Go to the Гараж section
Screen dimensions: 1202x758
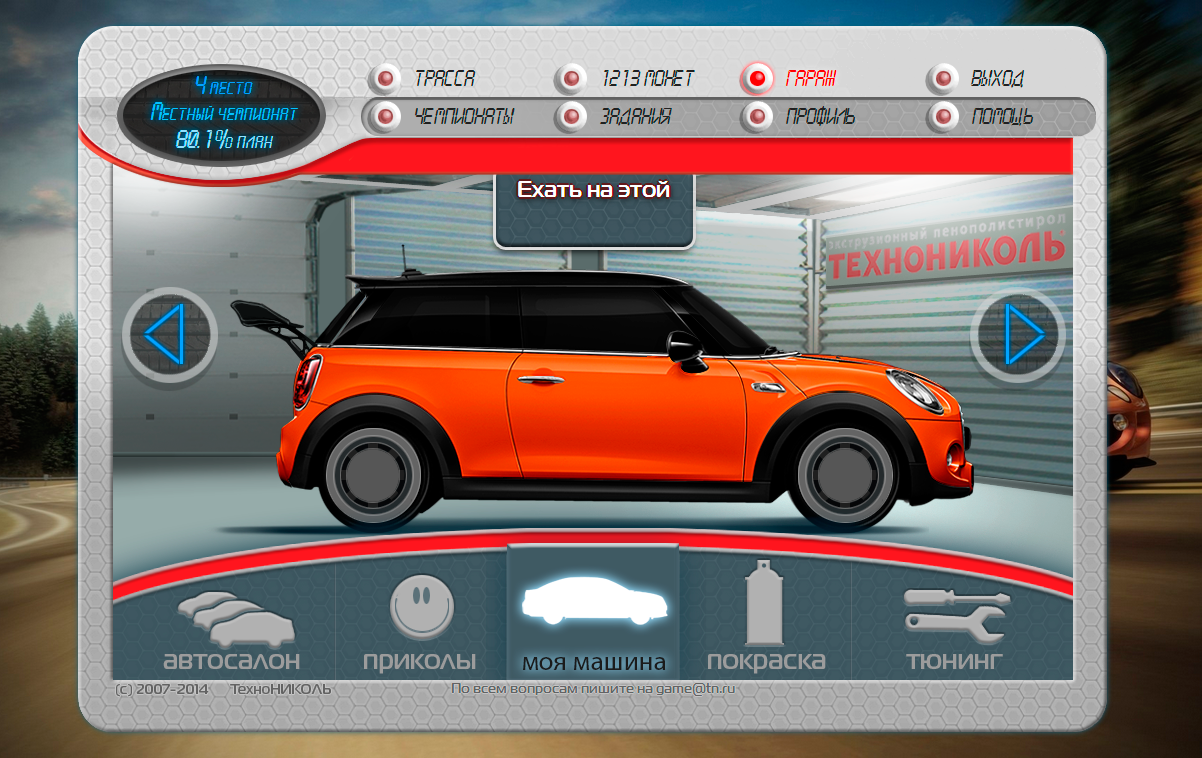pyautogui.click(x=809, y=79)
